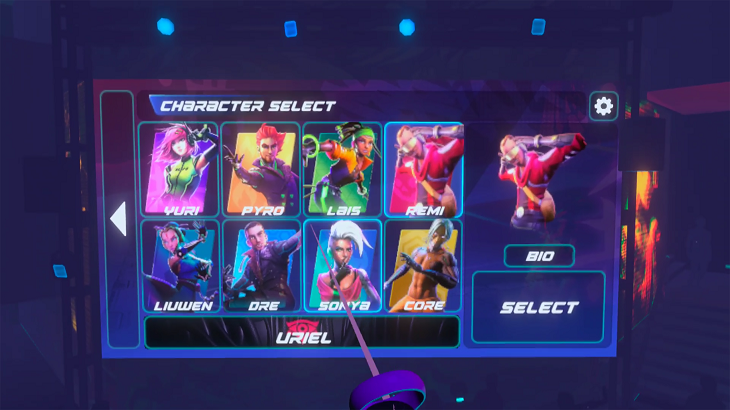Open the character Bio
The height and width of the screenshot is (410, 730).
[x=539, y=256]
